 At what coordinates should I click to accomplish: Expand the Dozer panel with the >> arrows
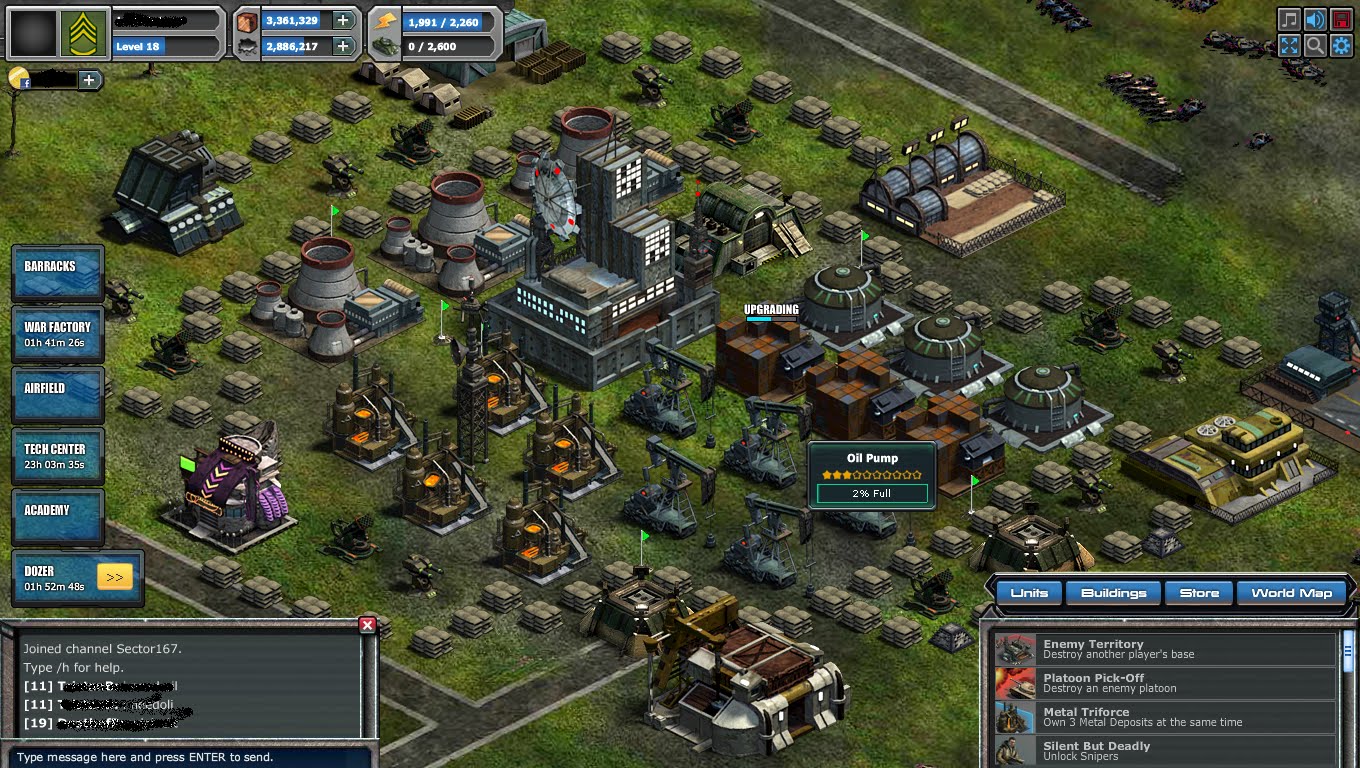pyautogui.click(x=113, y=577)
